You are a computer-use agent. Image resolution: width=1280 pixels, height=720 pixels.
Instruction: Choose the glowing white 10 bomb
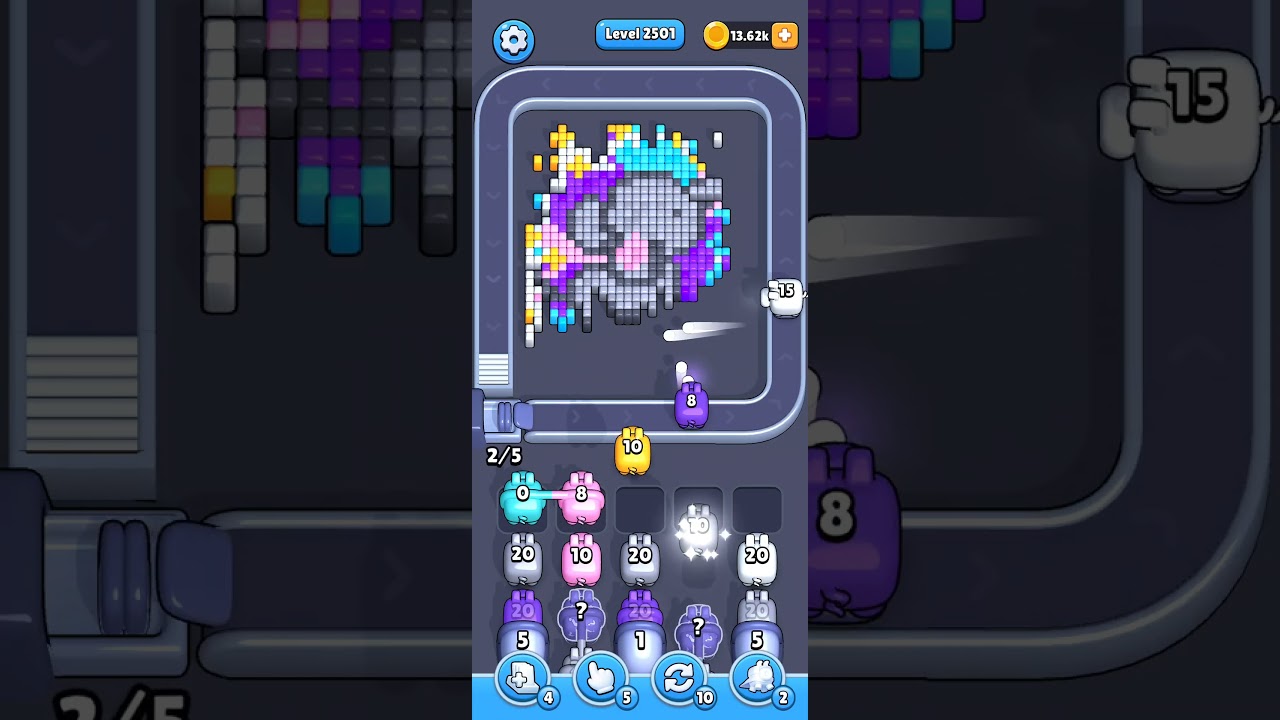pyautogui.click(x=699, y=525)
